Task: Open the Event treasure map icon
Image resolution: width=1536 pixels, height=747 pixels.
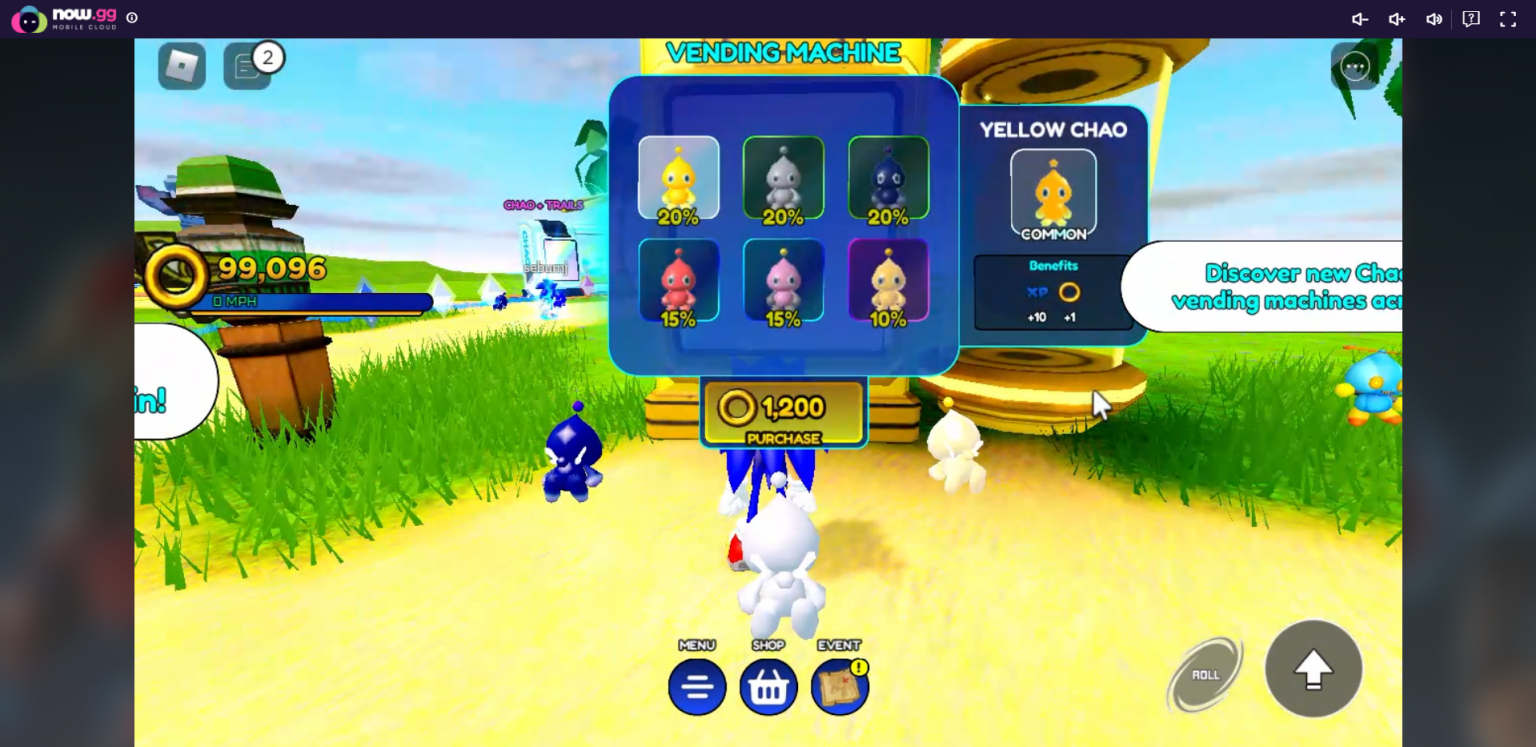Action: (839, 686)
